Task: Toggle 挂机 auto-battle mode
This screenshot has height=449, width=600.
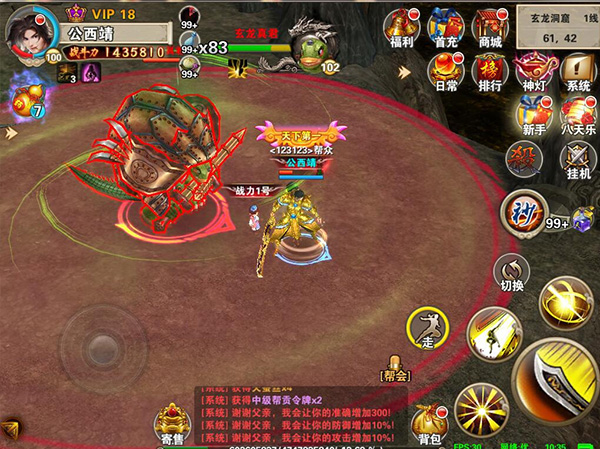Action: 577,160
